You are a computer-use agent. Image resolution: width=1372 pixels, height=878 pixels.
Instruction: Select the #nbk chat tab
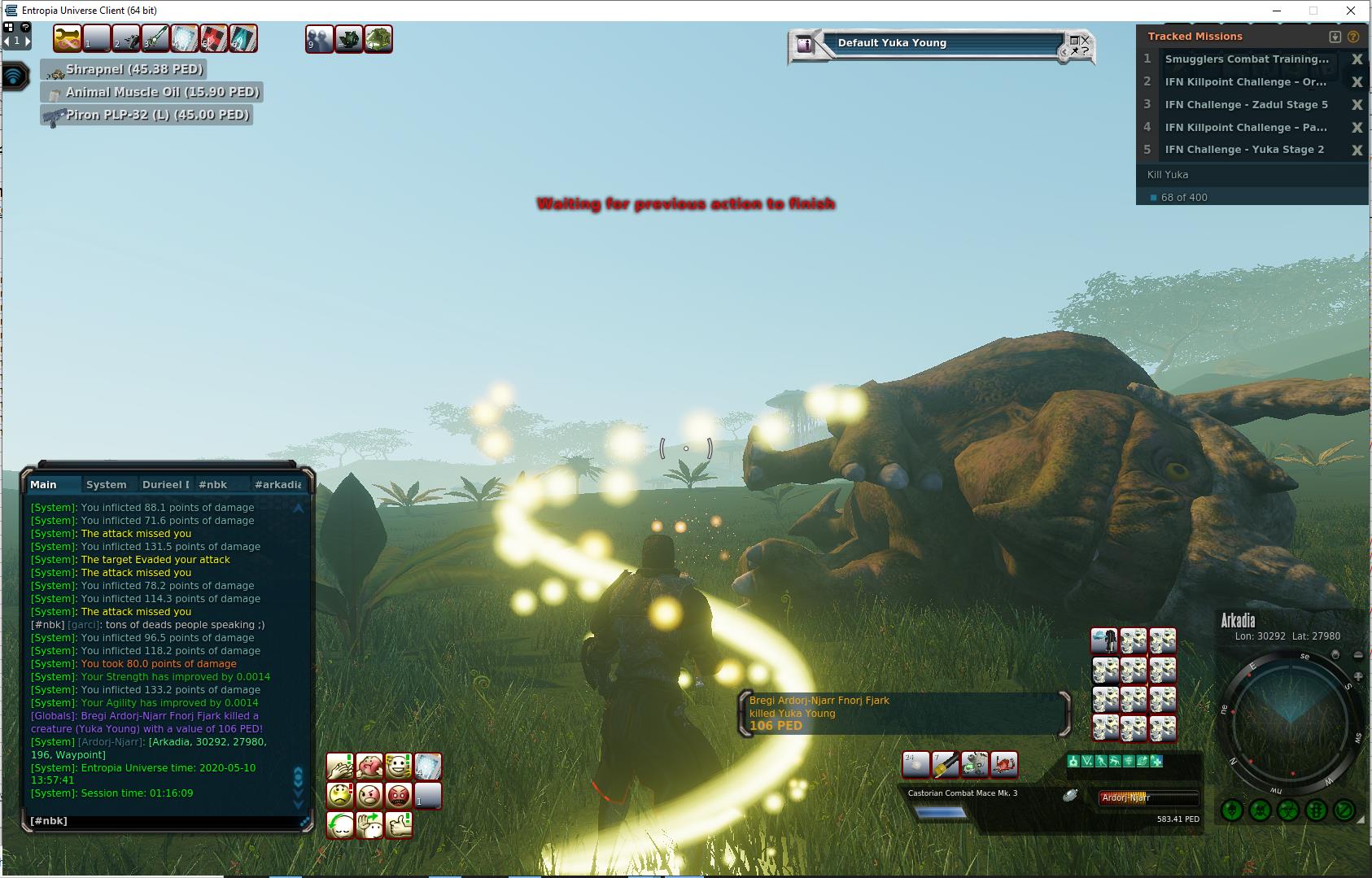pyautogui.click(x=213, y=484)
